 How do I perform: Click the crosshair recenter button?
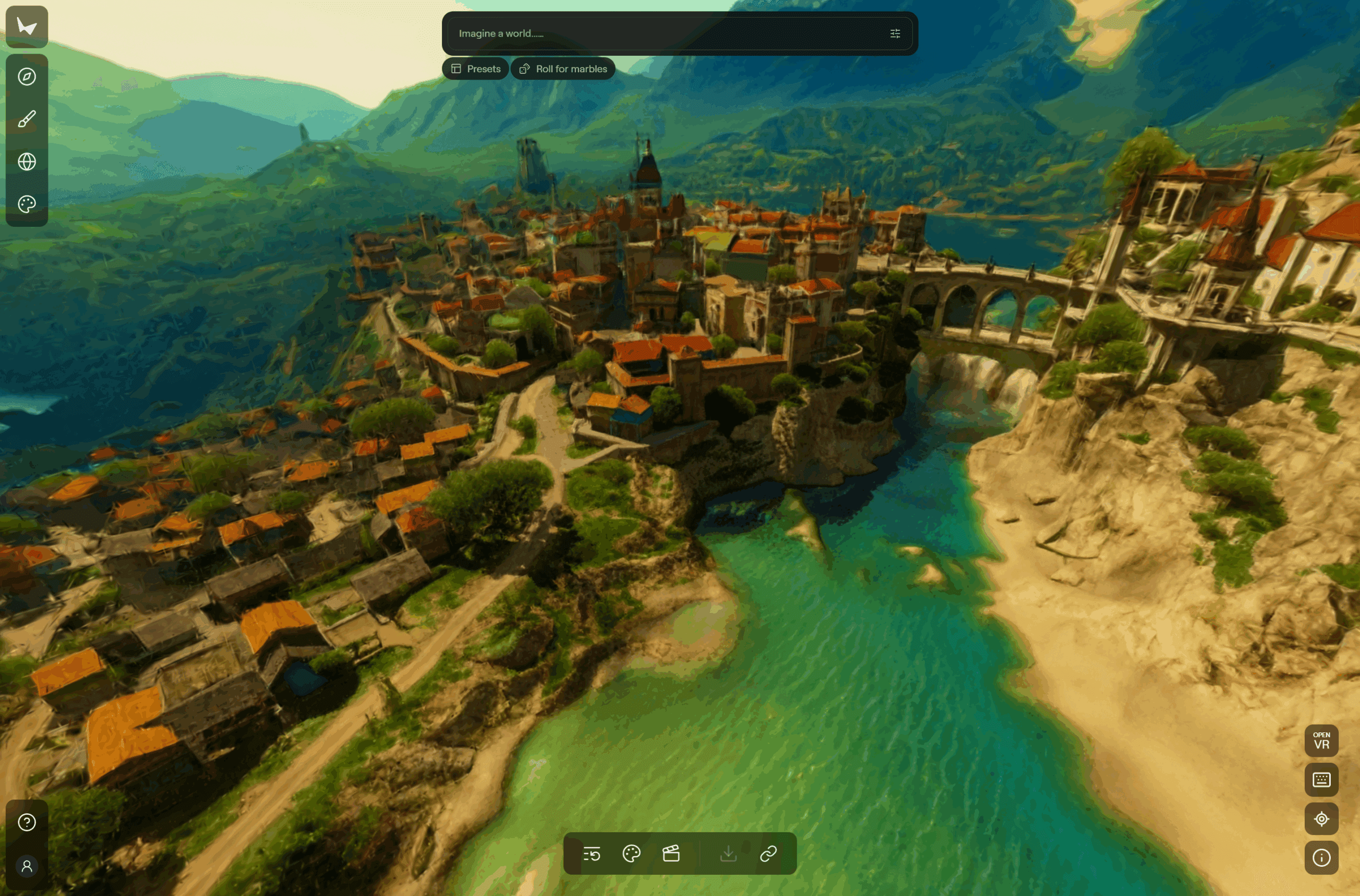[x=1321, y=819]
